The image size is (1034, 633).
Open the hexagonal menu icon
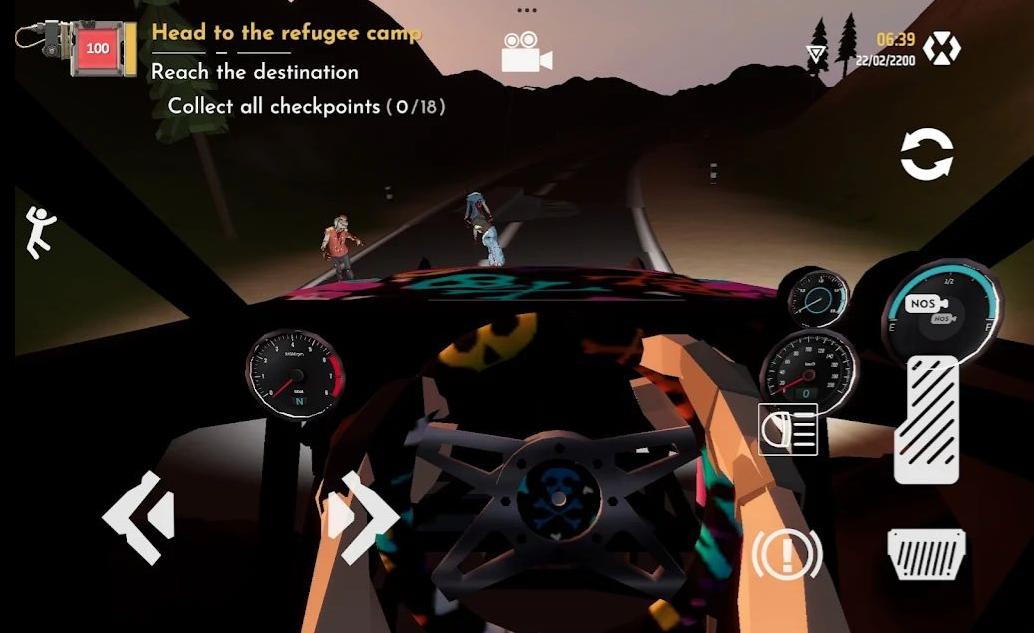point(941,48)
